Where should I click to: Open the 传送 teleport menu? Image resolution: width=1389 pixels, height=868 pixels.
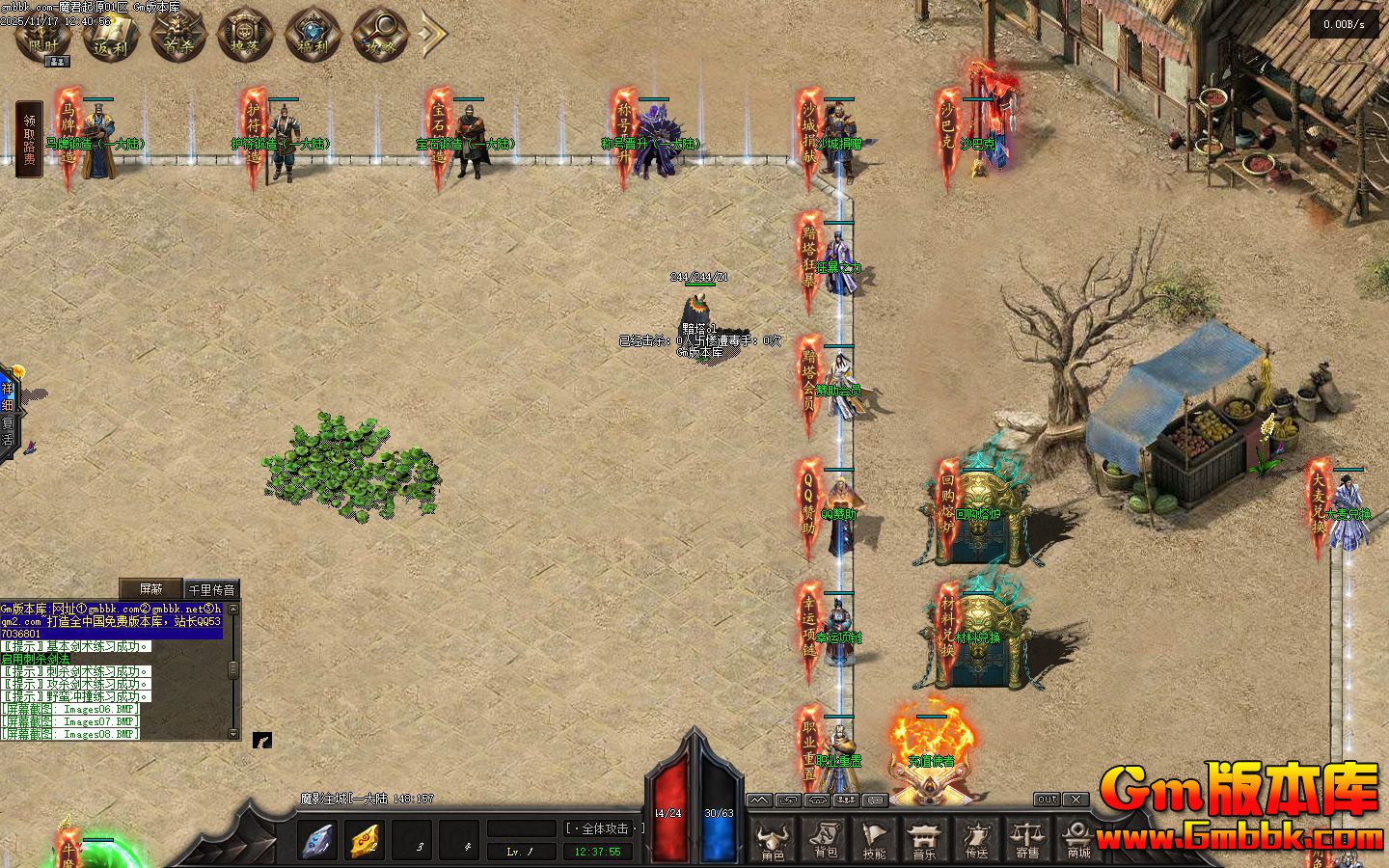click(976, 840)
